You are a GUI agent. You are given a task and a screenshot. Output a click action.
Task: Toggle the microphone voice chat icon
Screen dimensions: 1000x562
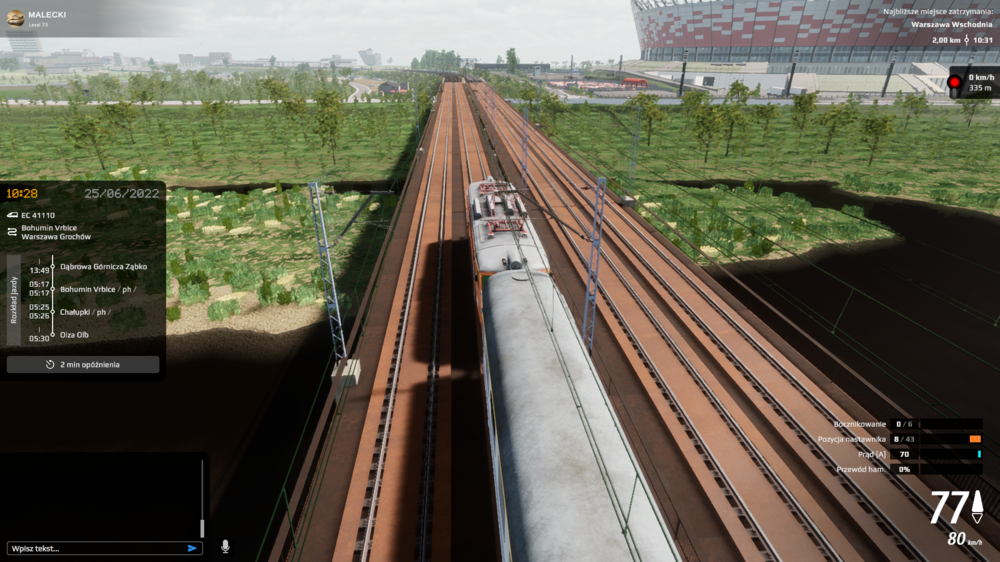(x=225, y=547)
